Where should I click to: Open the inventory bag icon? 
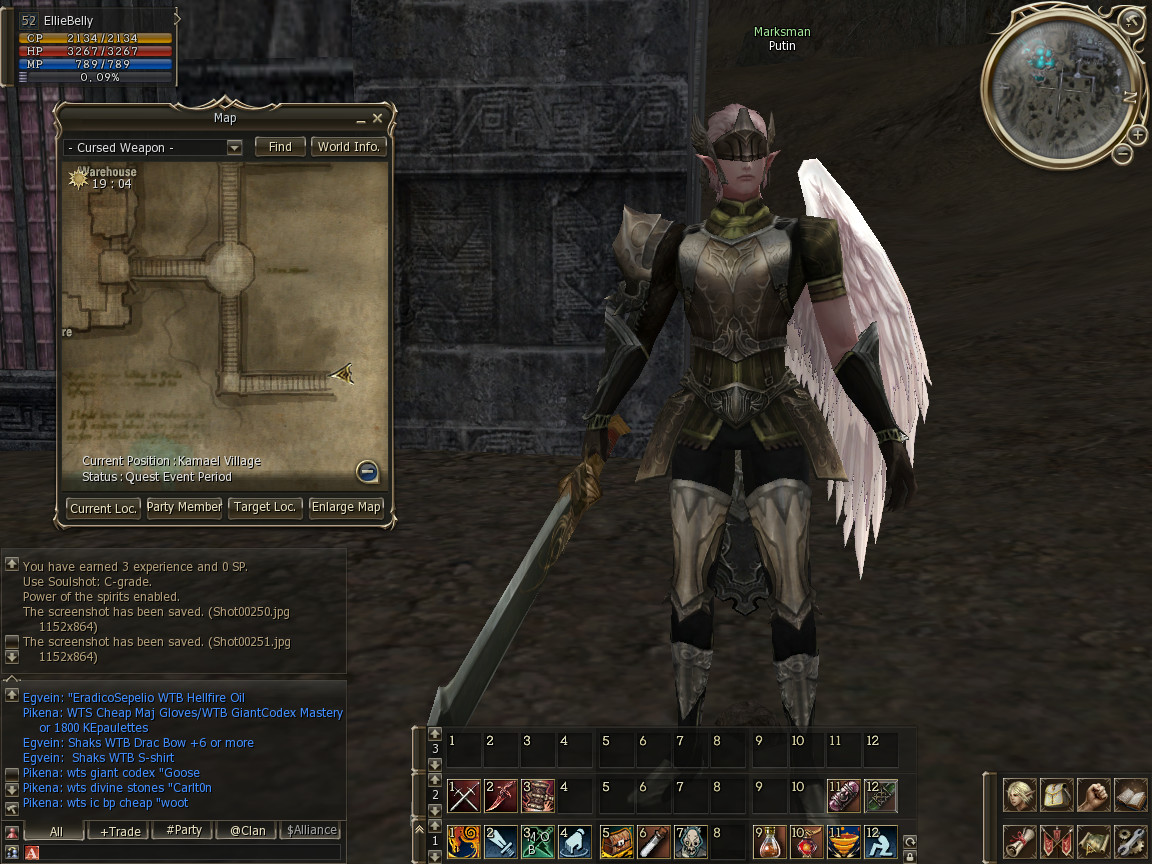1057,796
